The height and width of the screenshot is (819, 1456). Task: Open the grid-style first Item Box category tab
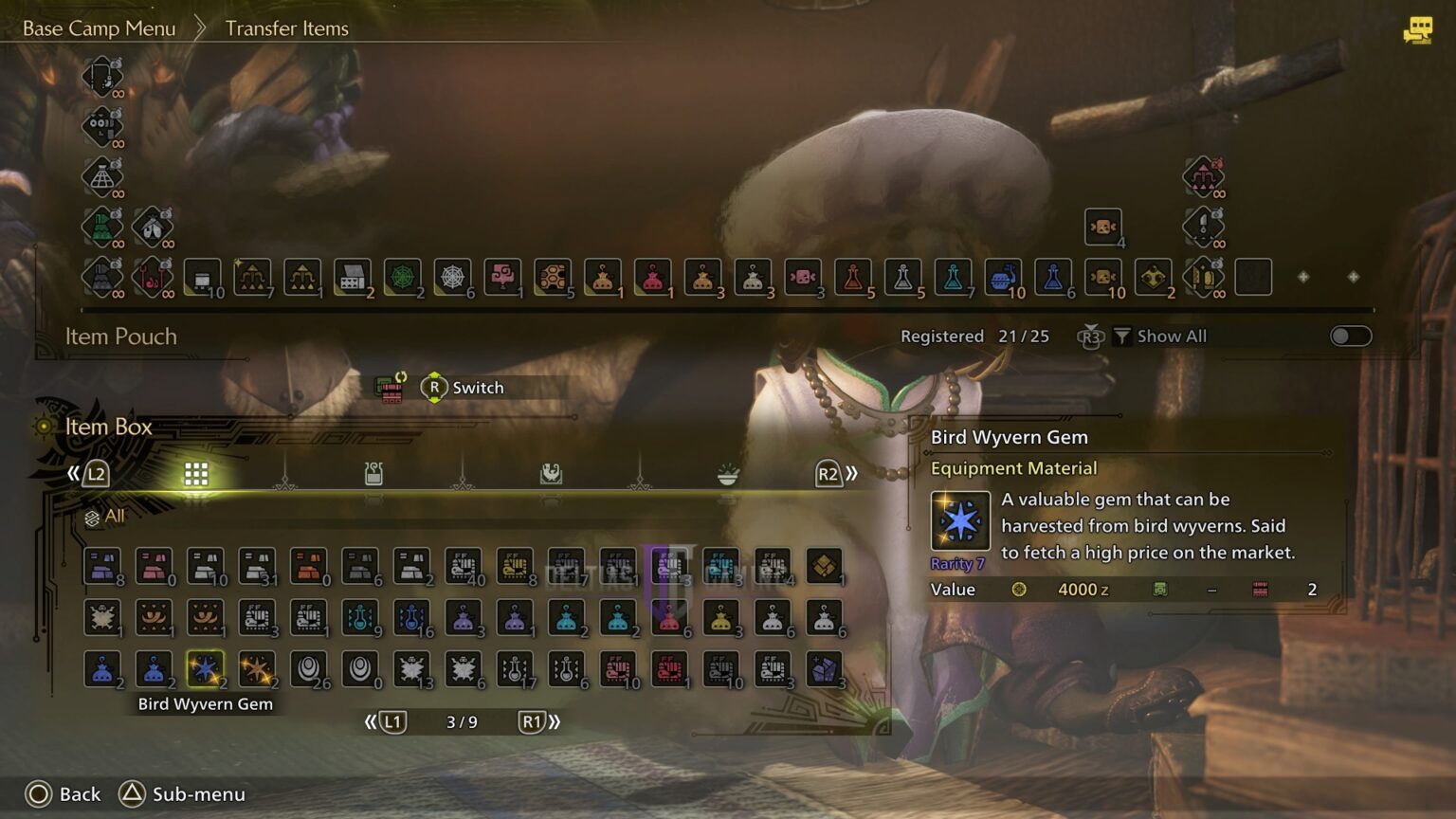coord(196,473)
